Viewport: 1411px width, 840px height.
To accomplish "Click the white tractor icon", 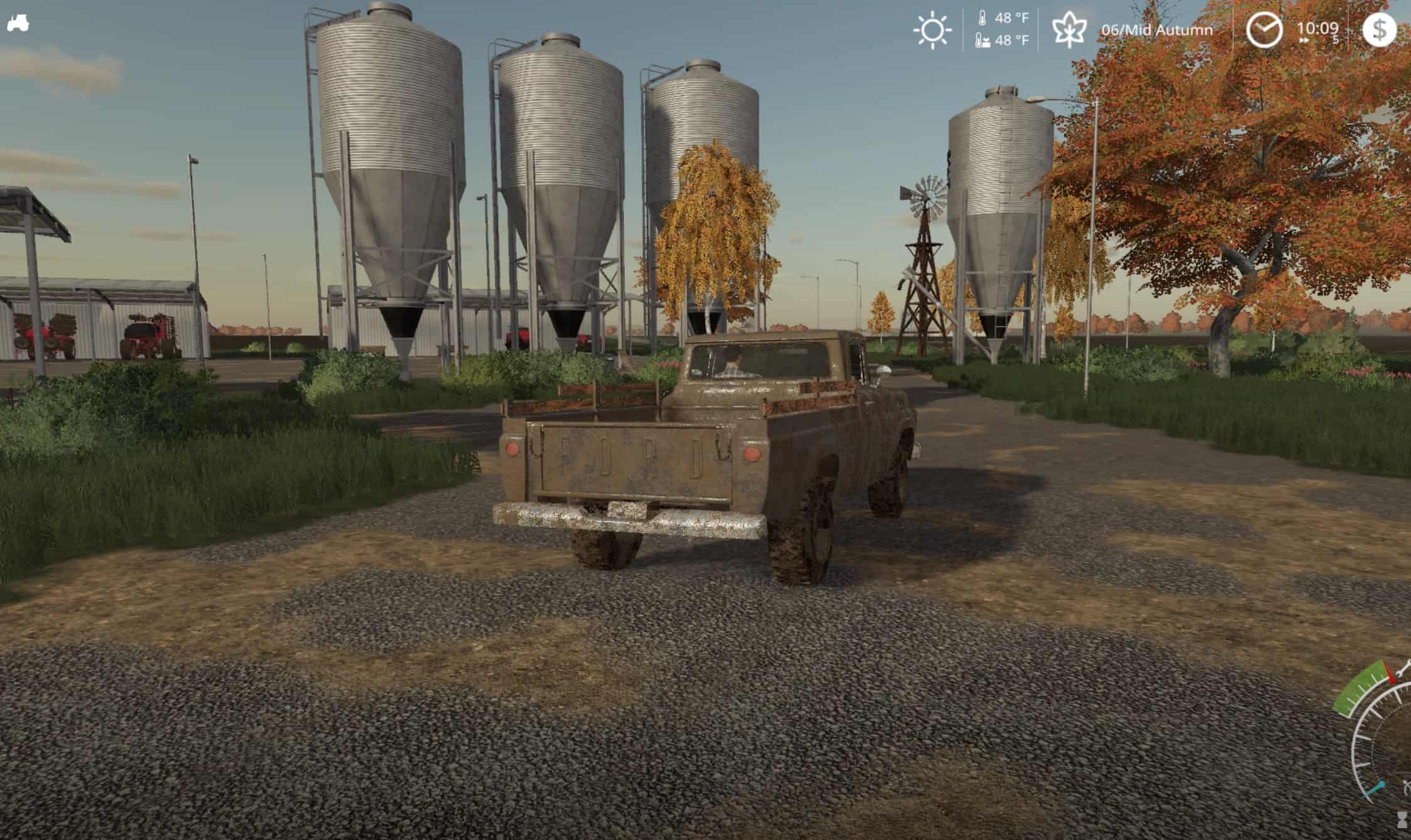I will coord(18,24).
